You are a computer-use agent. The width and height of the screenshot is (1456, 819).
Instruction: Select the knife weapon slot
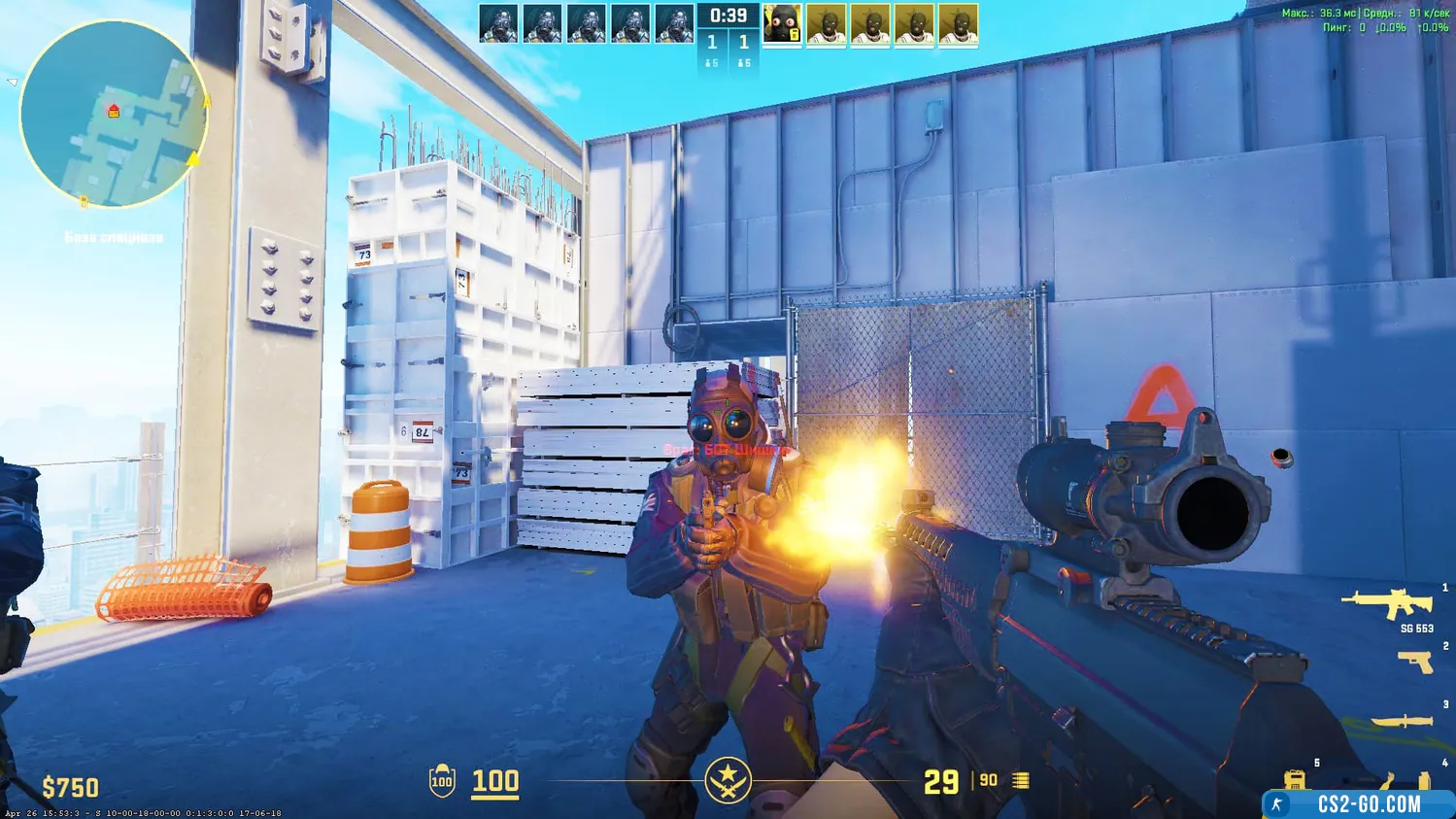[x=1402, y=721]
